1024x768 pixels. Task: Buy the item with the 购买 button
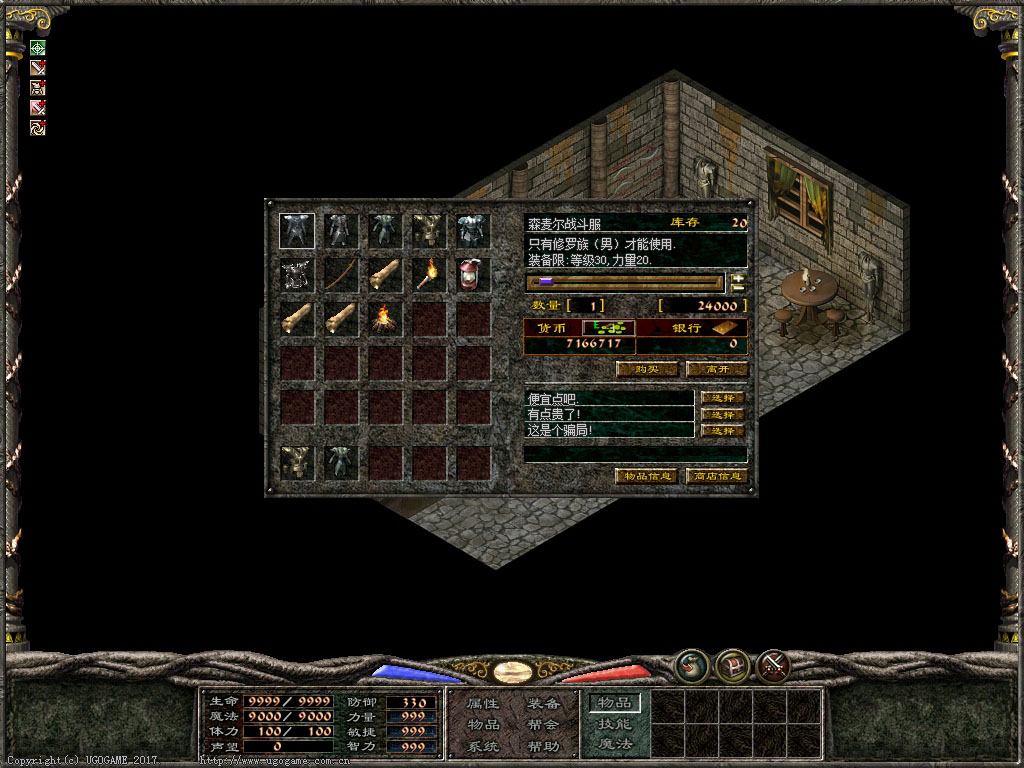click(x=646, y=369)
